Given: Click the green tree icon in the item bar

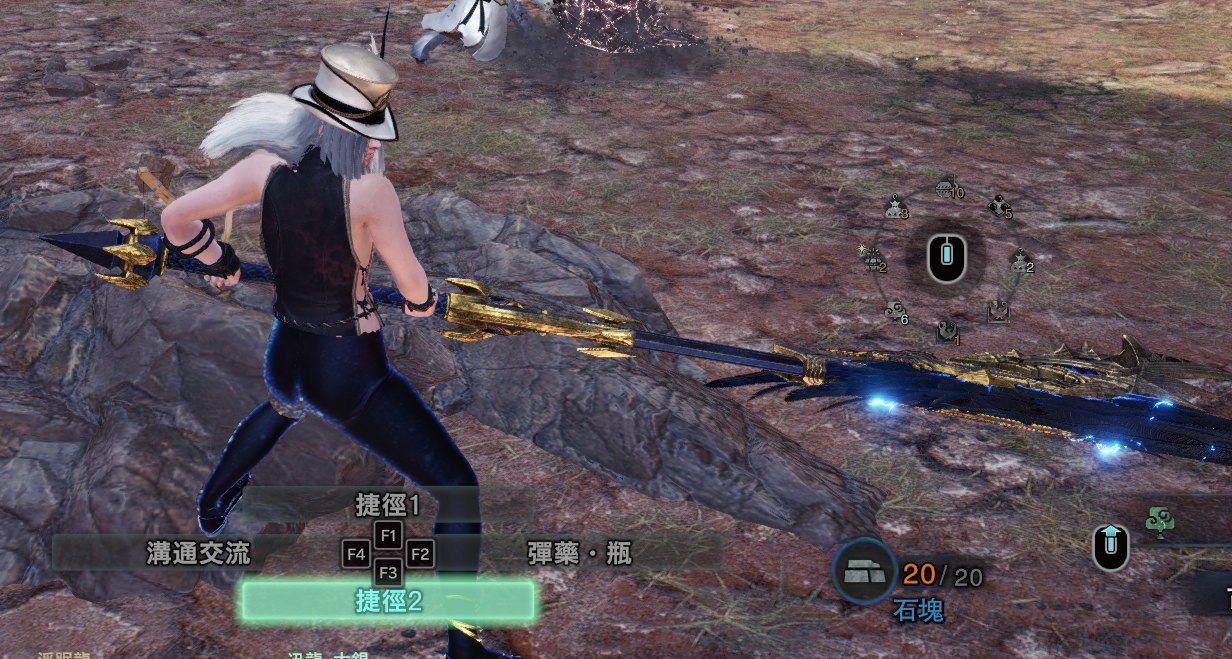Looking at the screenshot, I should 1160,520.
